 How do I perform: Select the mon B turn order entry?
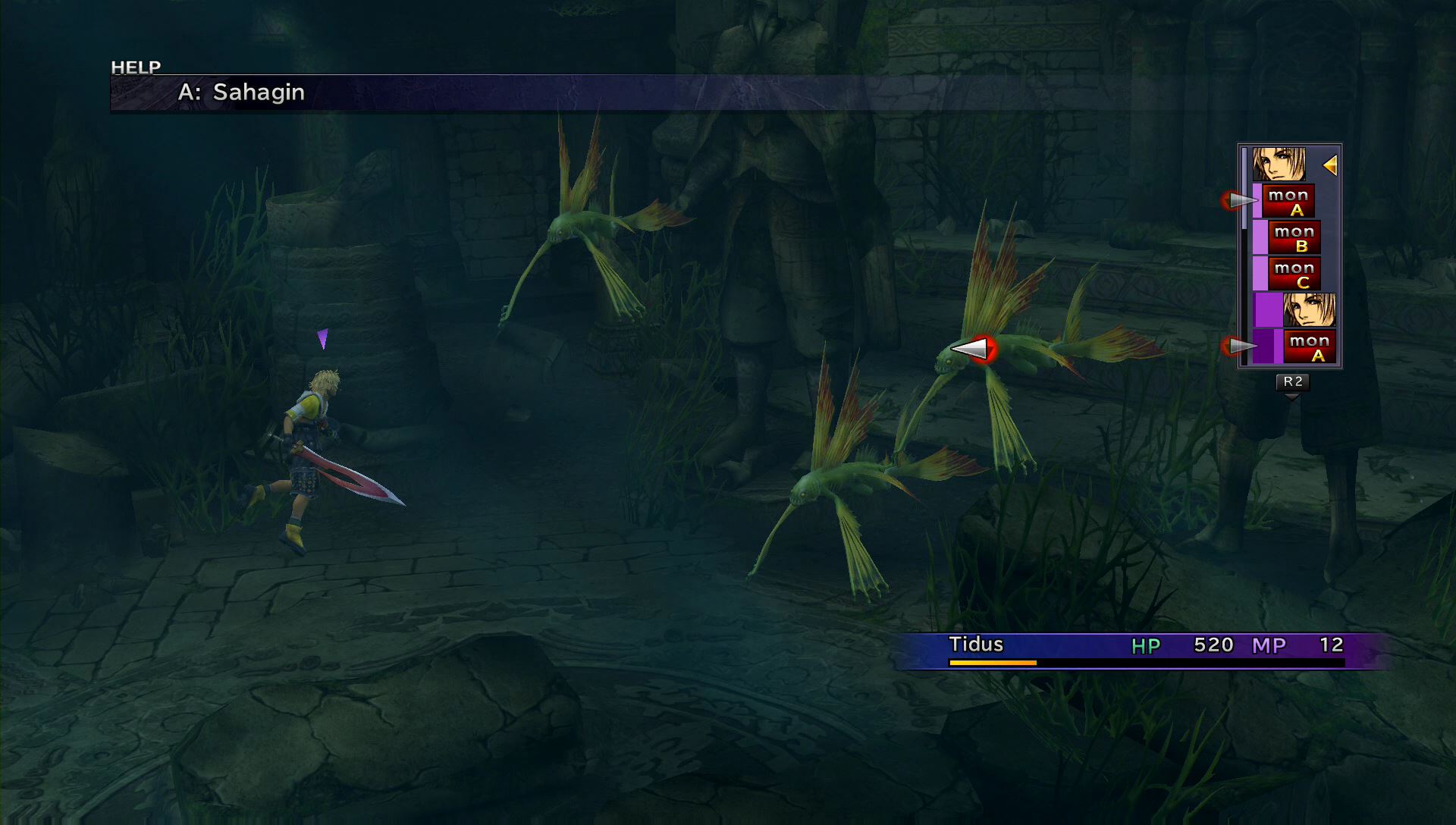click(x=1294, y=237)
